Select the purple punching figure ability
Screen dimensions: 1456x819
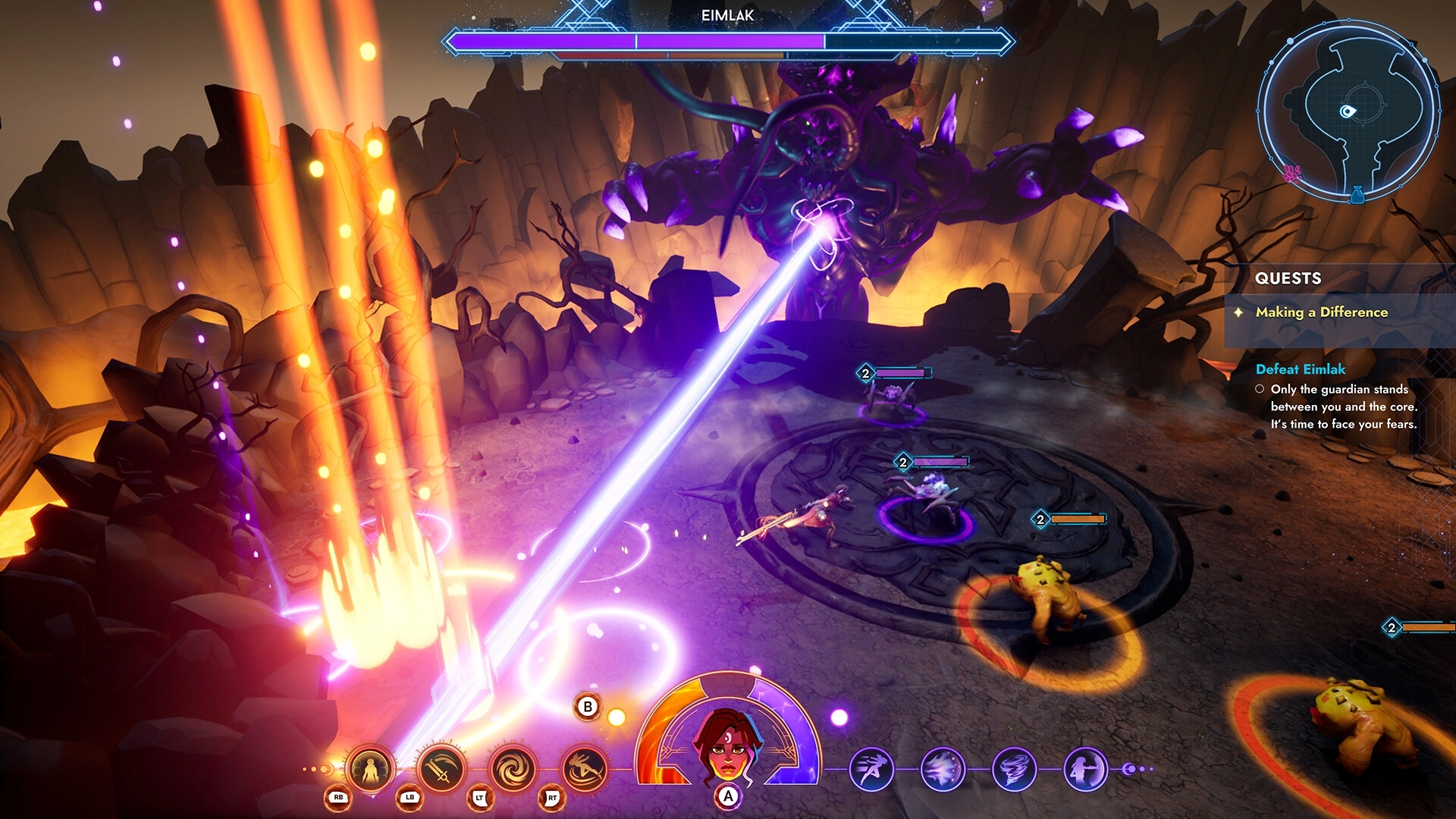click(x=1085, y=769)
